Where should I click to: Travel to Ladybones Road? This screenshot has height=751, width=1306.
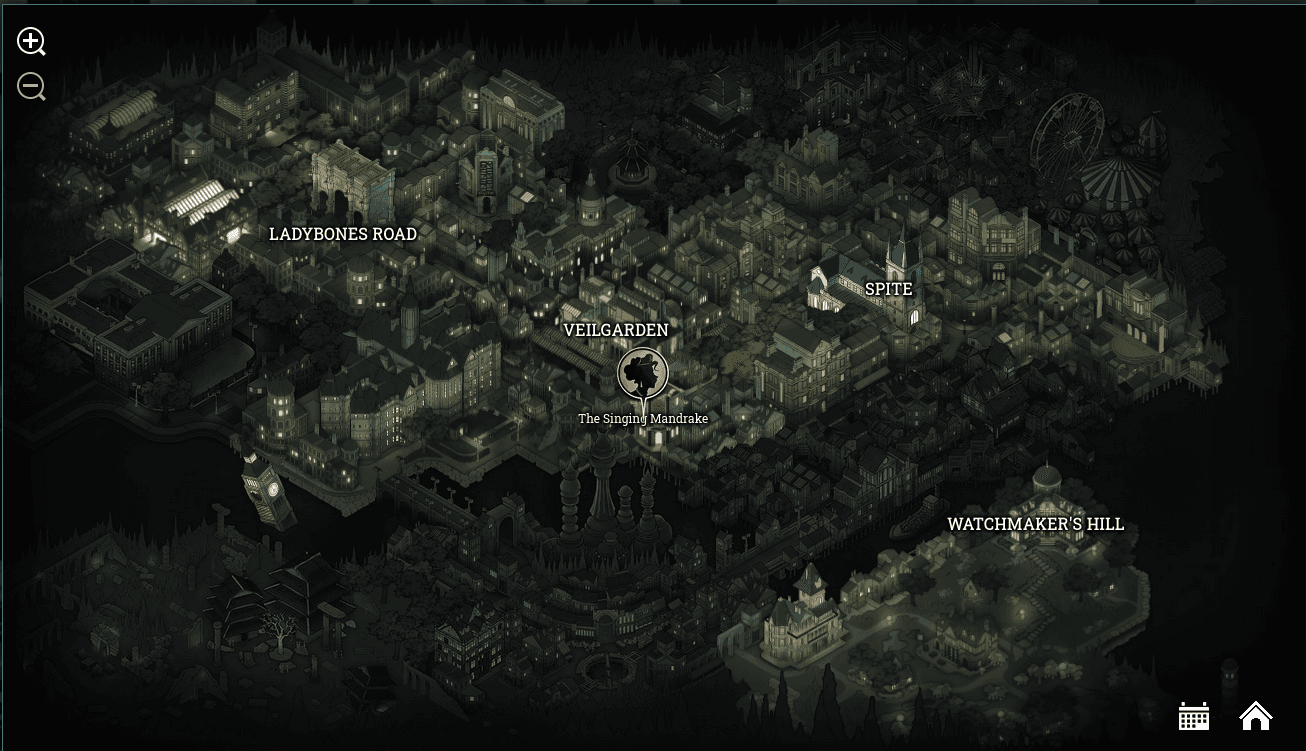coord(343,234)
